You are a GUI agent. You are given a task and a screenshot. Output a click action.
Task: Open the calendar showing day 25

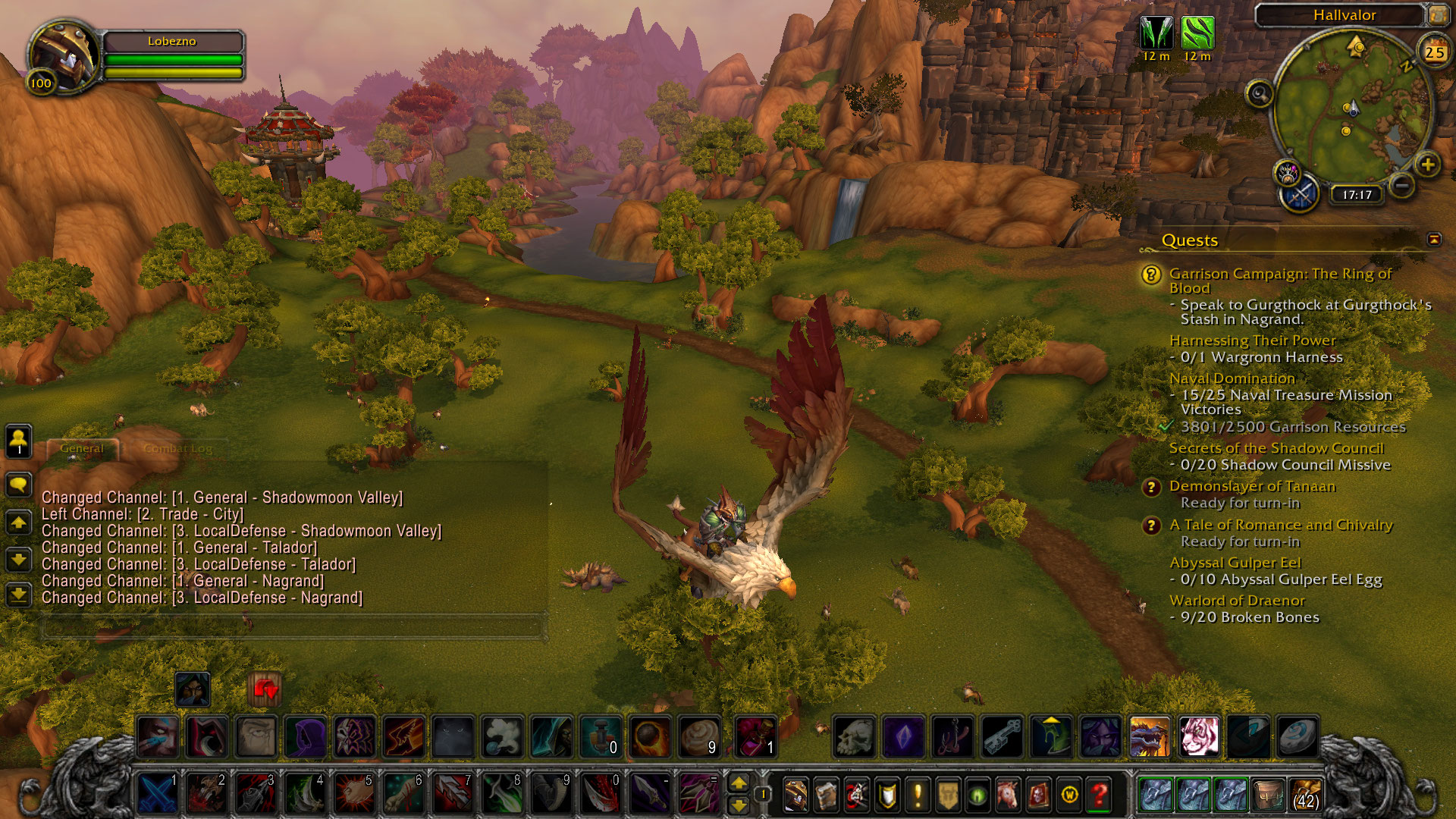tap(1434, 52)
